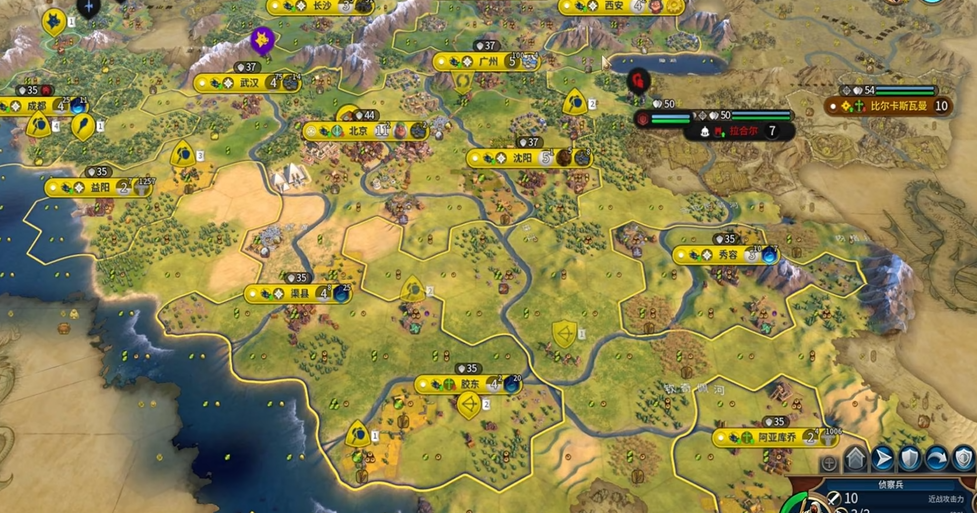Open the 长沙 city banner

click(321, 6)
